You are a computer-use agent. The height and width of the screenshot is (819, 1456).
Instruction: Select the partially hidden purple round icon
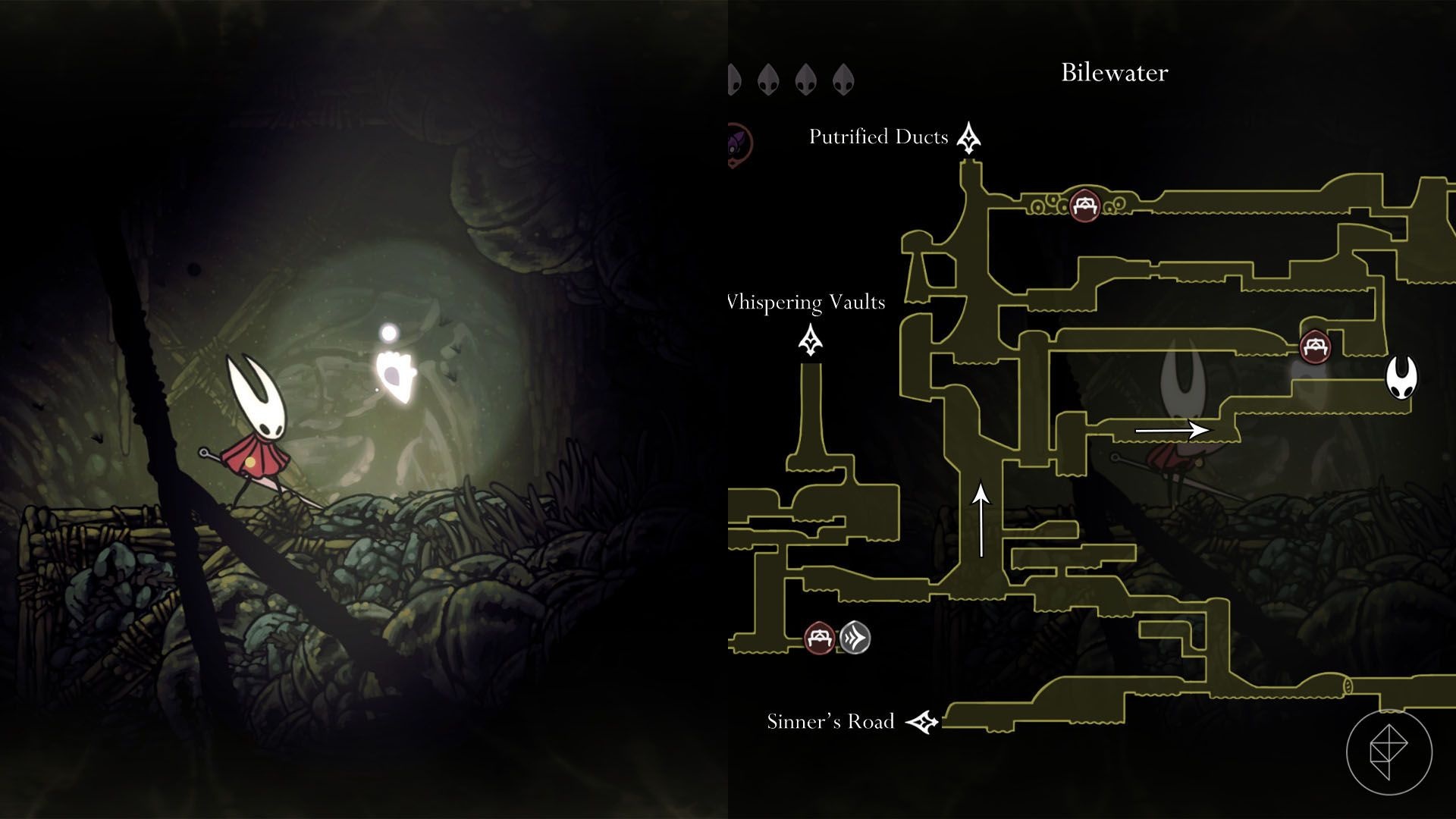pyautogui.click(x=739, y=145)
